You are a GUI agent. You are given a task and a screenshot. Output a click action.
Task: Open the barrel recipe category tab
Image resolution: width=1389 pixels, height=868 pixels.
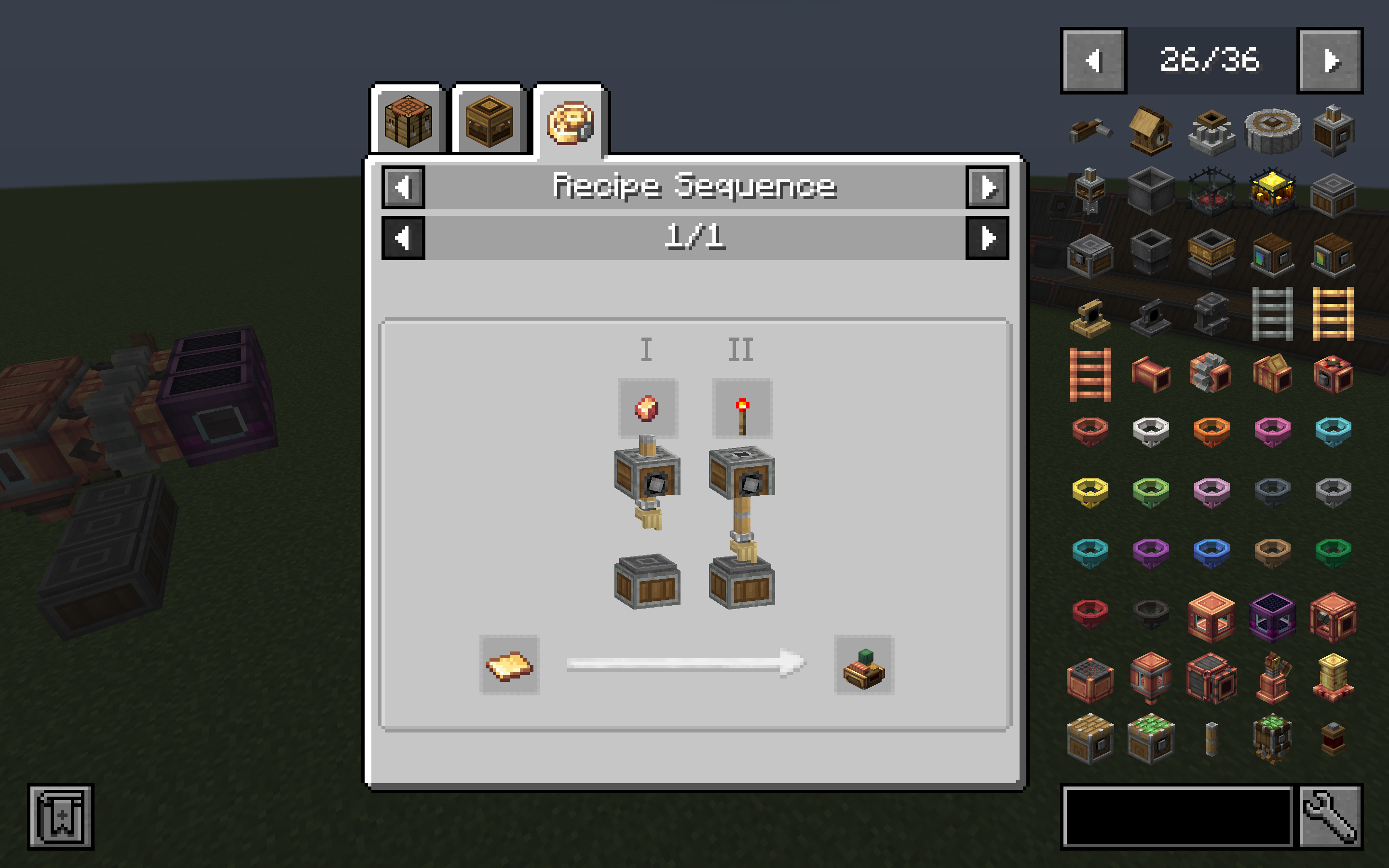click(x=490, y=122)
